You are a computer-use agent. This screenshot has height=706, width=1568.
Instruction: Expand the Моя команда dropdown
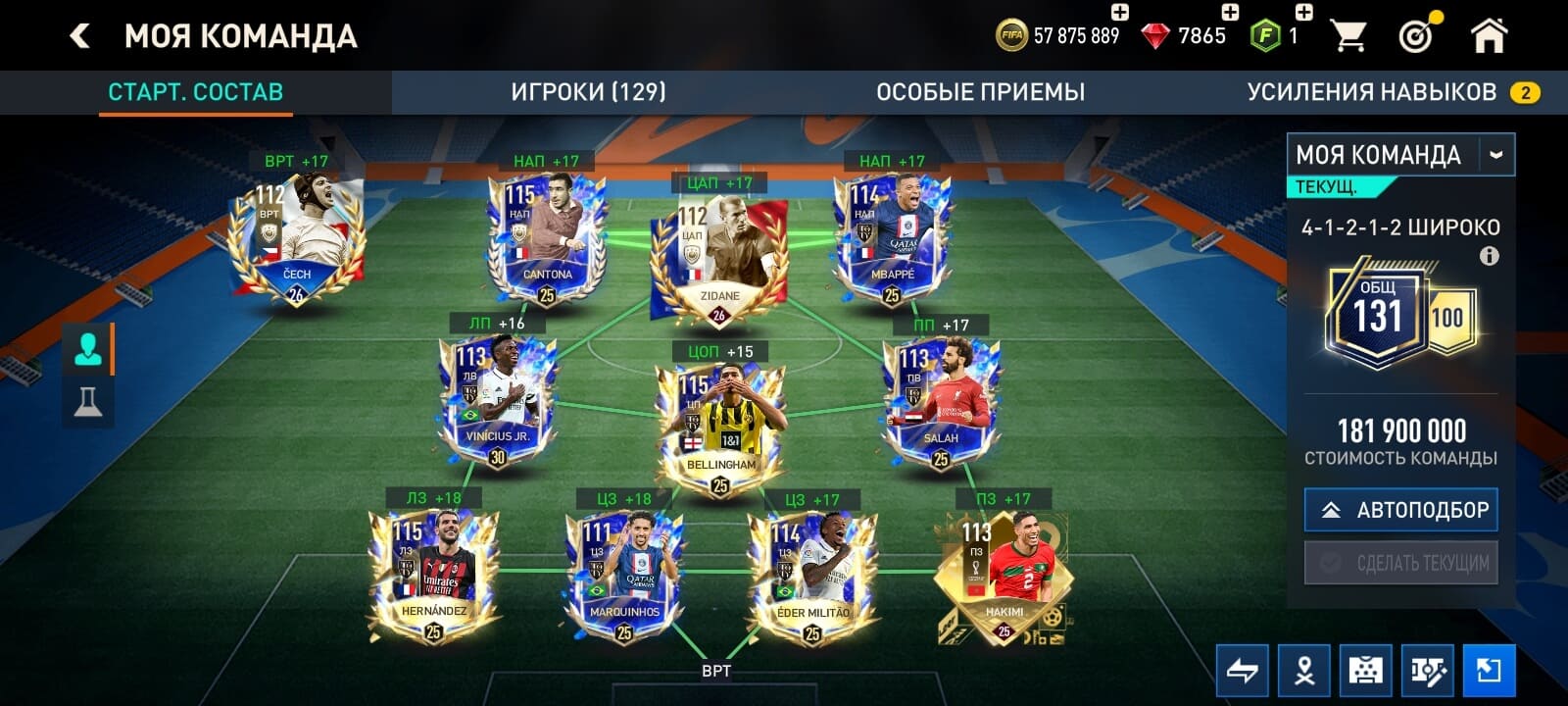[x=1495, y=155]
